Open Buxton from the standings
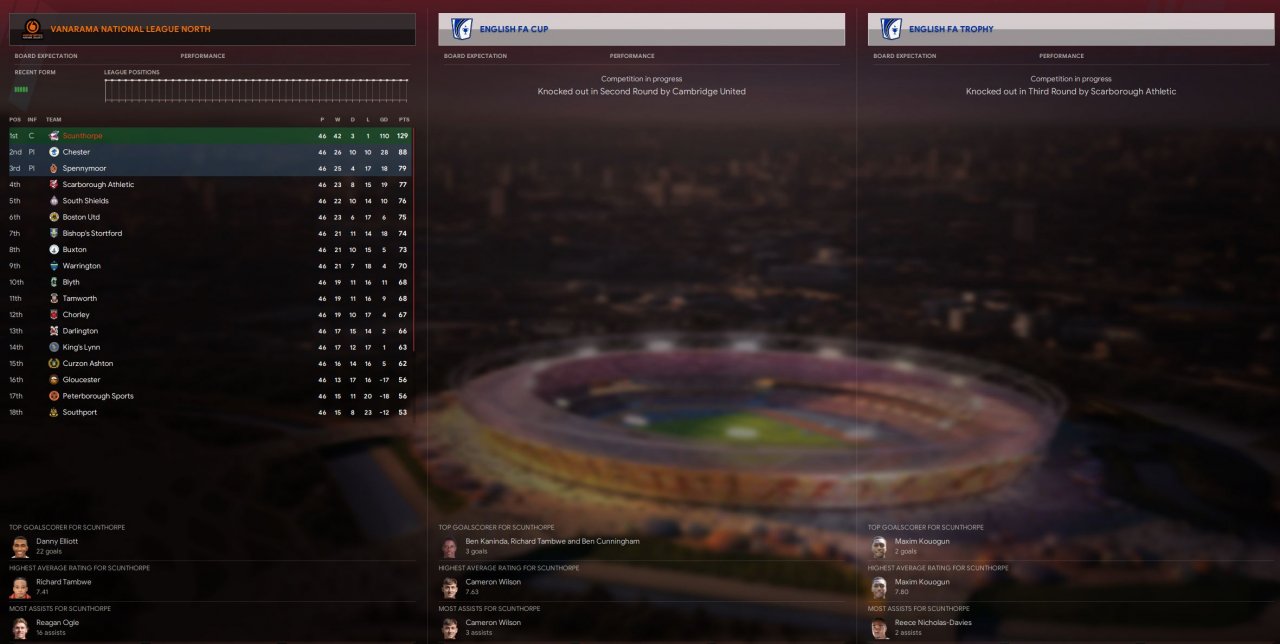The width and height of the screenshot is (1280, 644). tap(74, 250)
